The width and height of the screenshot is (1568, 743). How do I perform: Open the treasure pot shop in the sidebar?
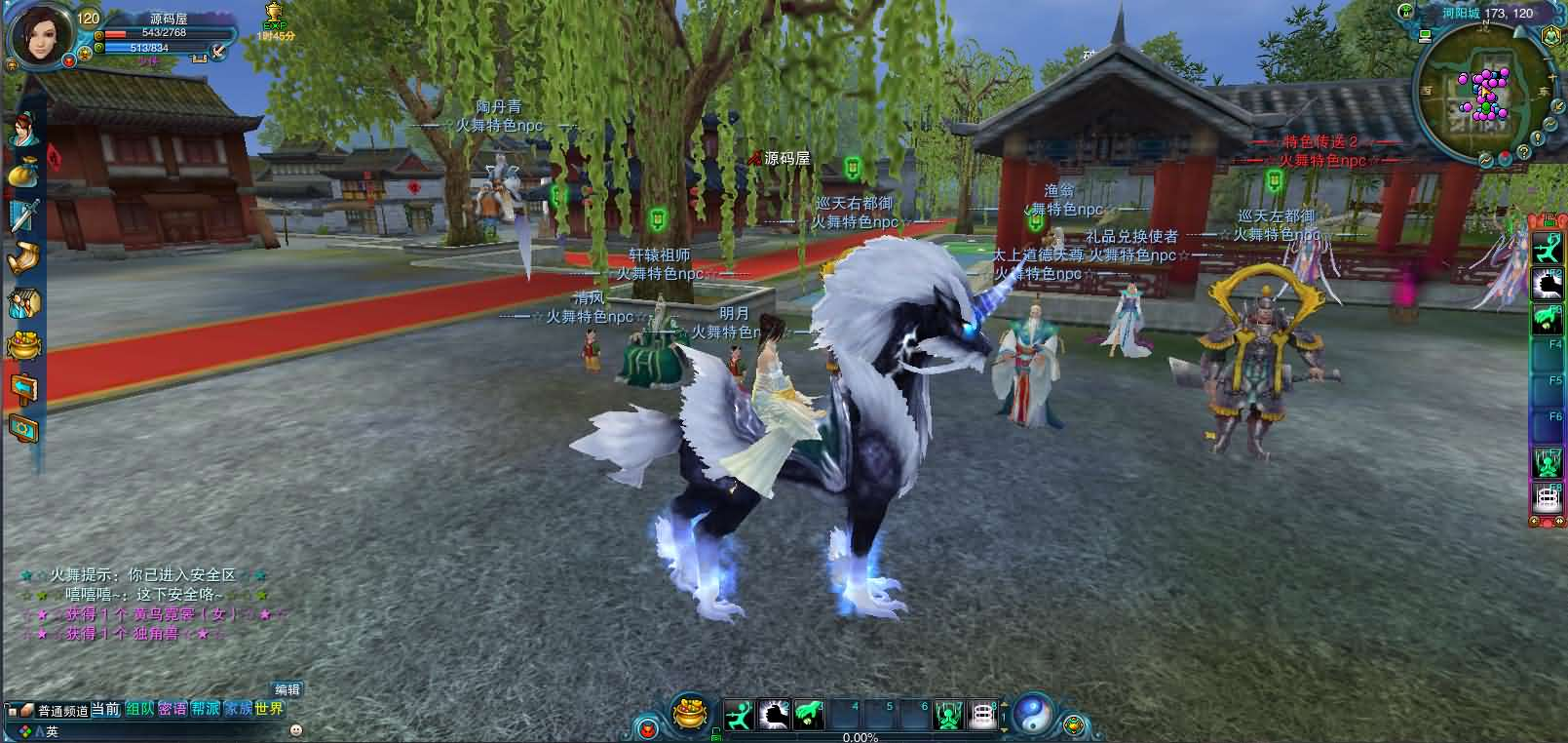23,345
